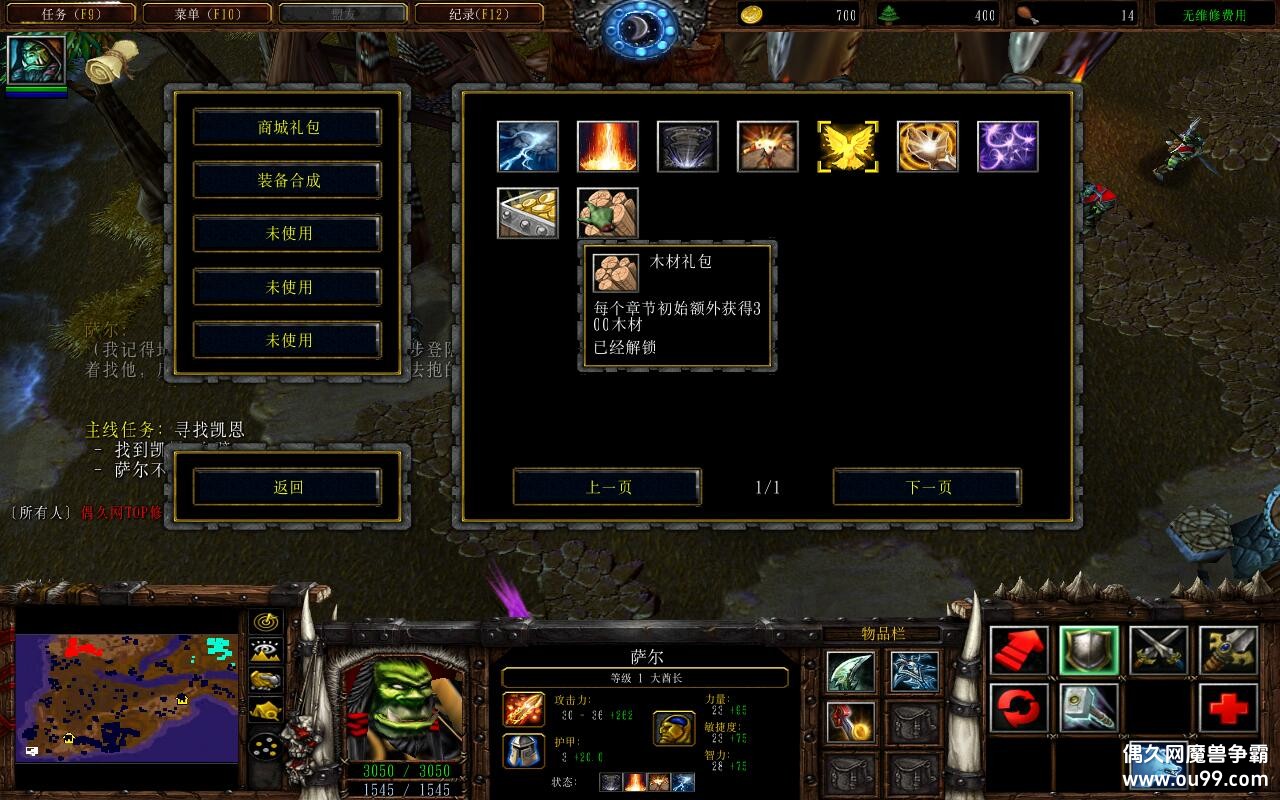Click the 商城礼包 button
1280x800 pixels.
pos(287,128)
